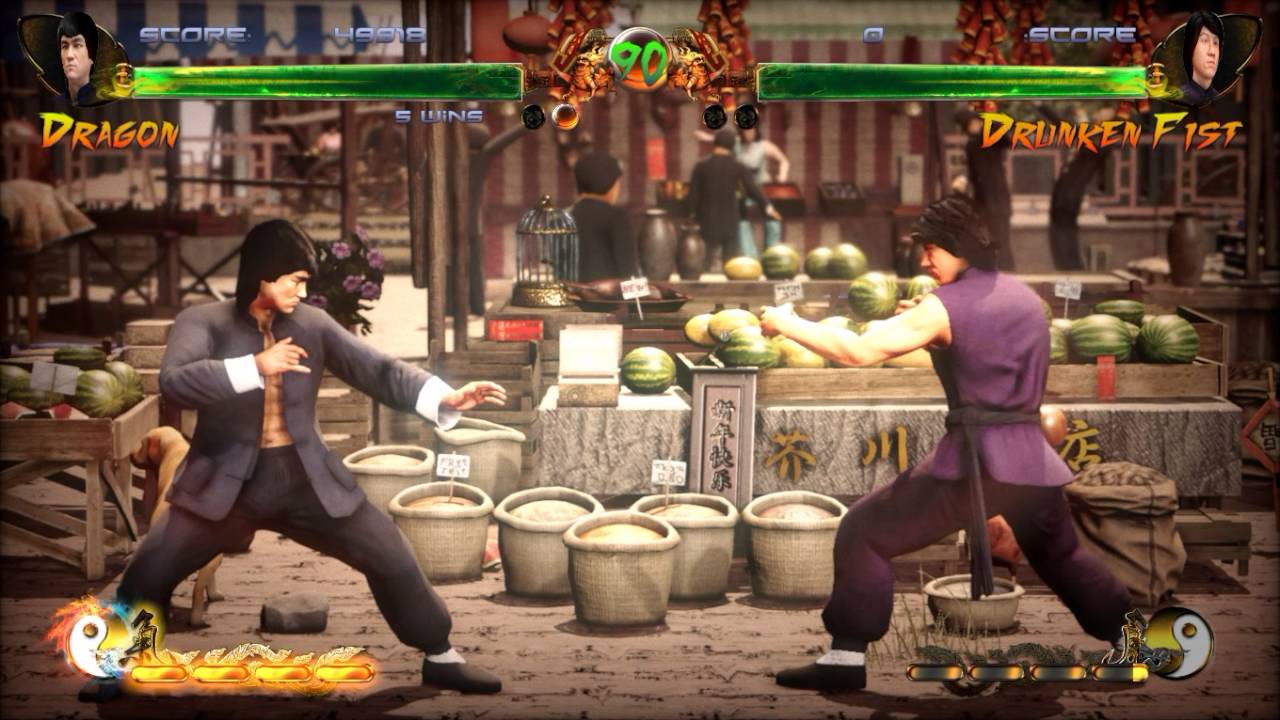
Task: Toggle the lit round orb under Dragon's bar
Action: tap(565, 116)
